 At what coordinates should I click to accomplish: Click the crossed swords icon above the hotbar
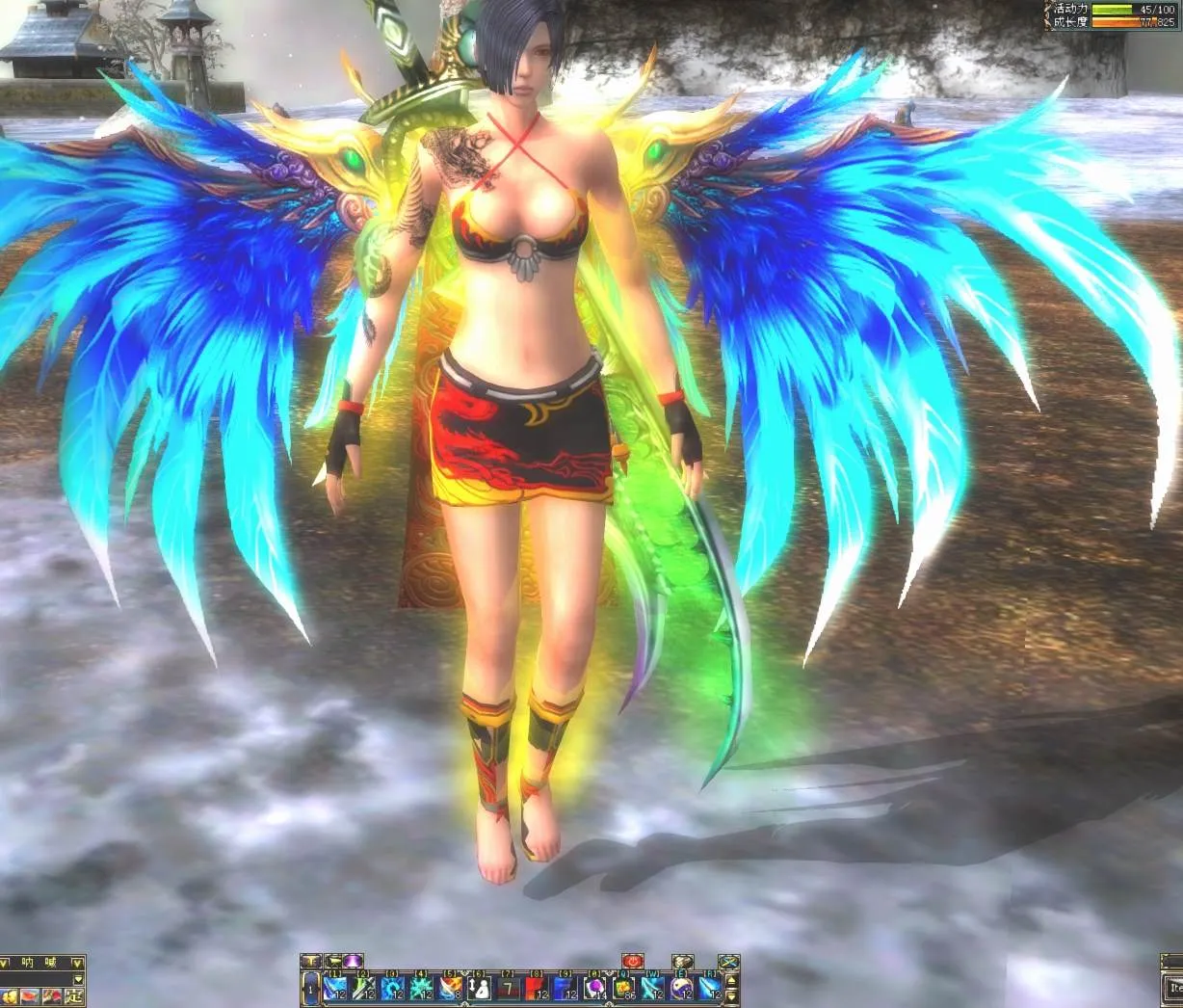point(729,962)
